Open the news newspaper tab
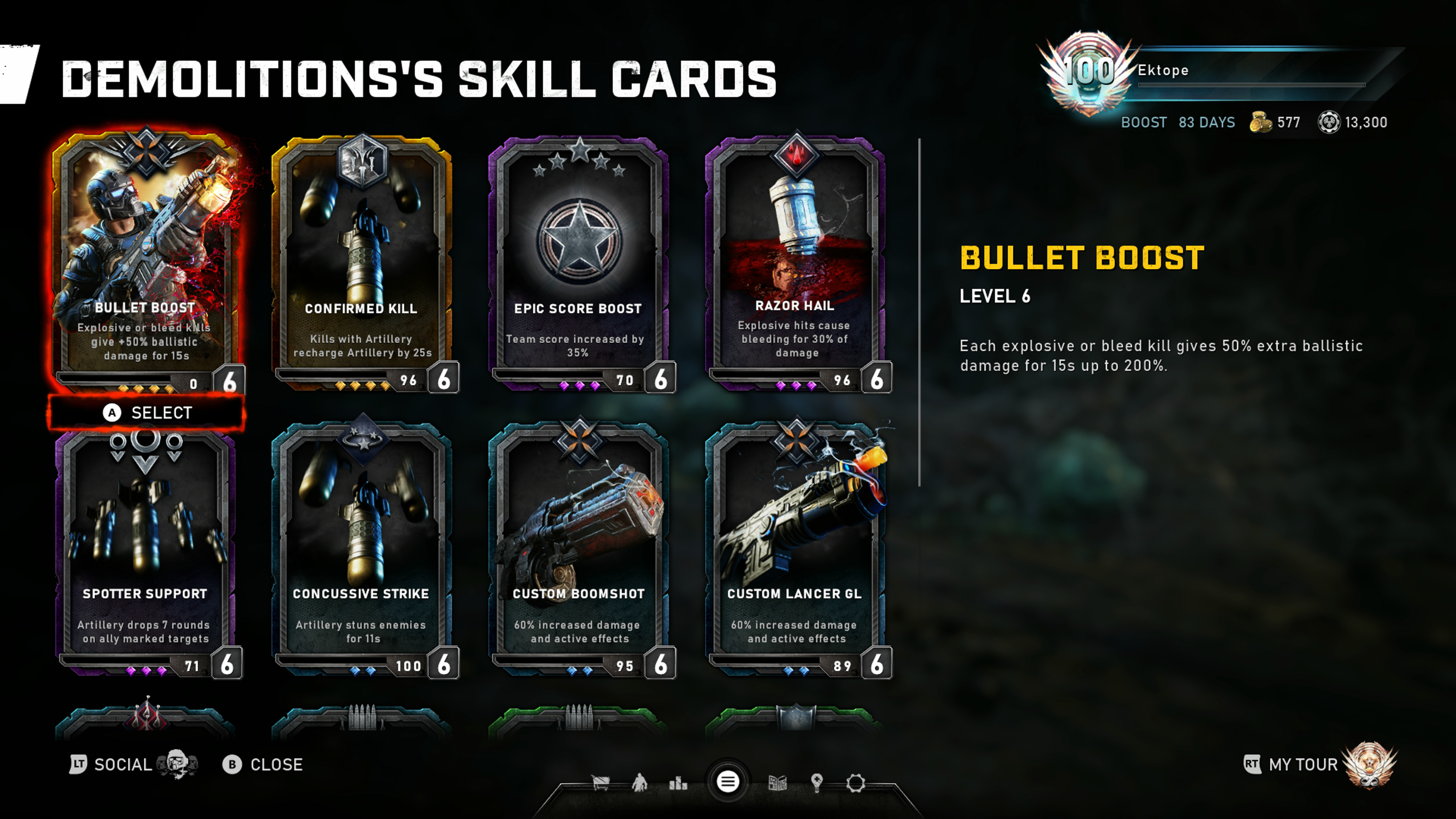Viewport: 1456px width, 819px height. 778,783
